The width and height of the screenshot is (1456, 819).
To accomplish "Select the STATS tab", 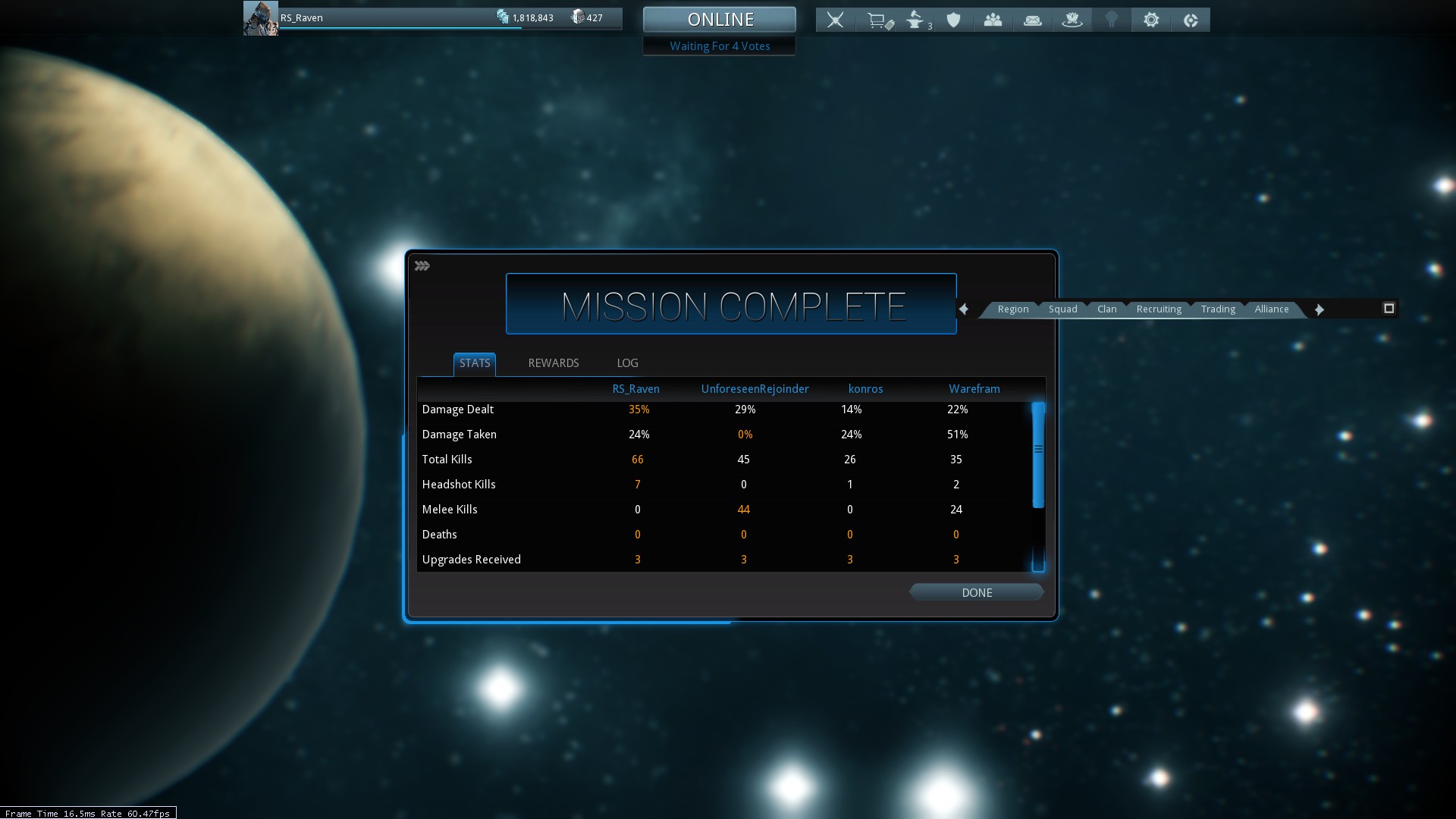I will pos(475,363).
